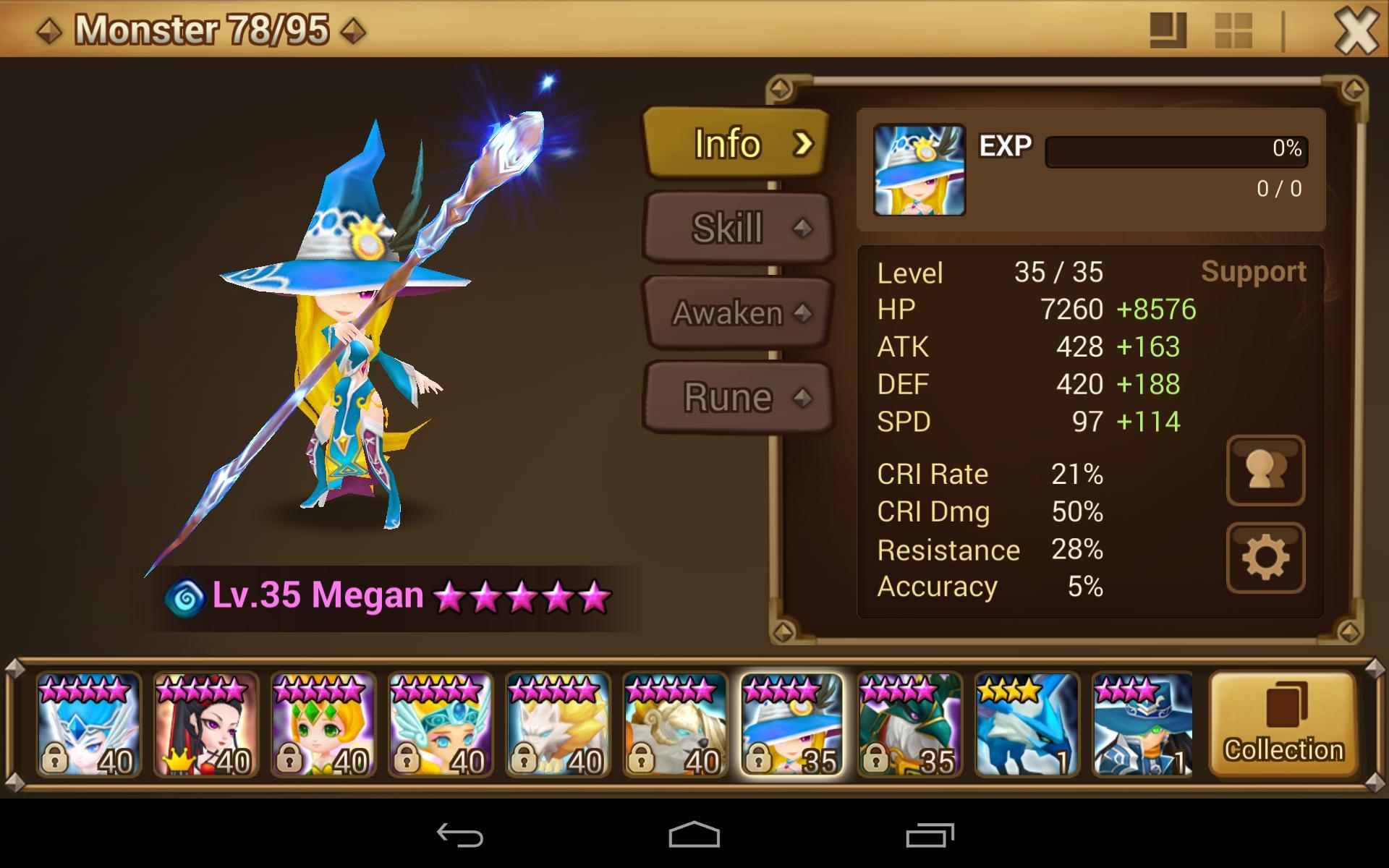Select the blue-hat green-haired level 1 monster
The height and width of the screenshot is (868, 1389).
coord(1142,724)
